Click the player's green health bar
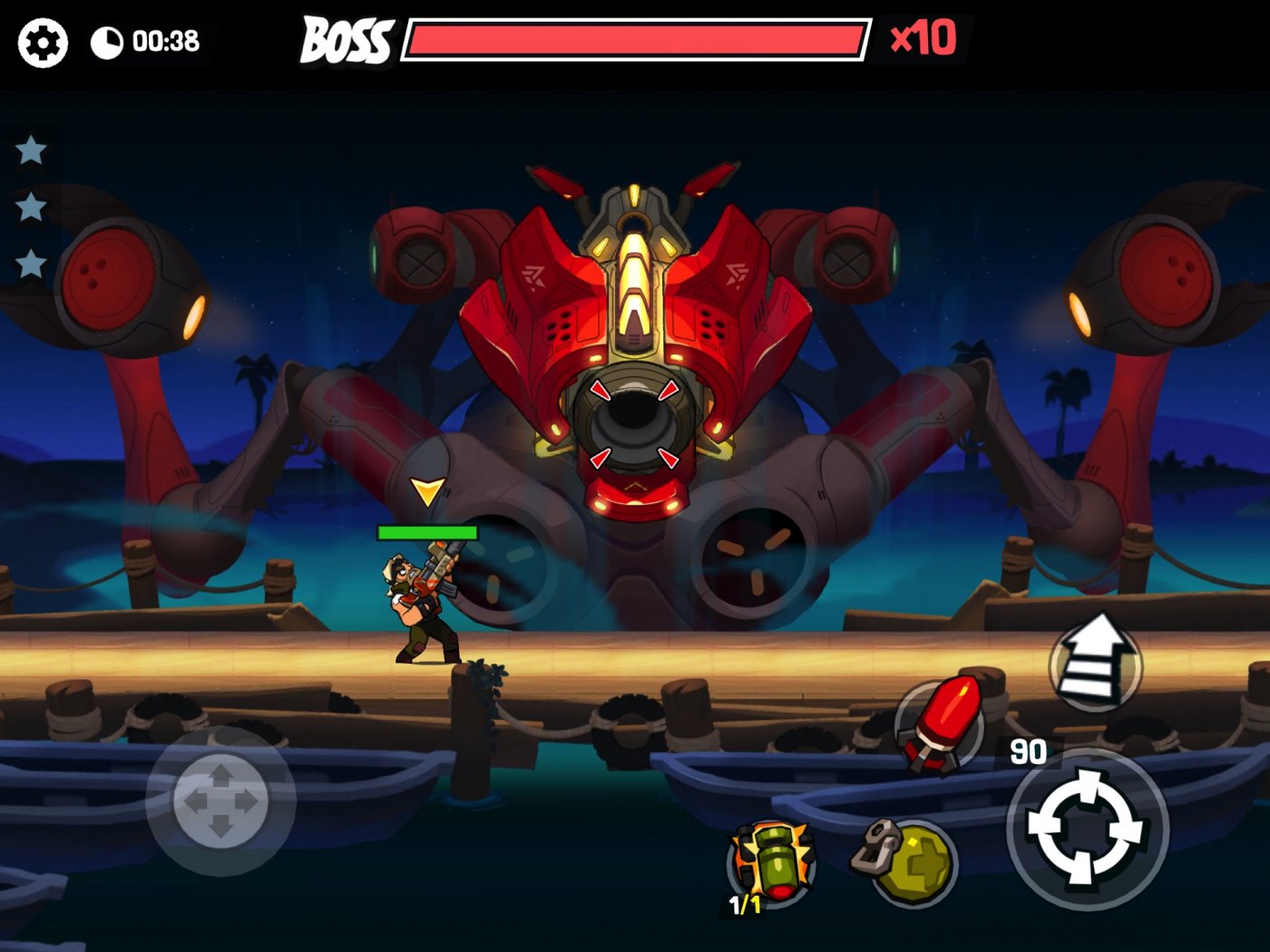This screenshot has width=1270, height=952. coord(429,532)
